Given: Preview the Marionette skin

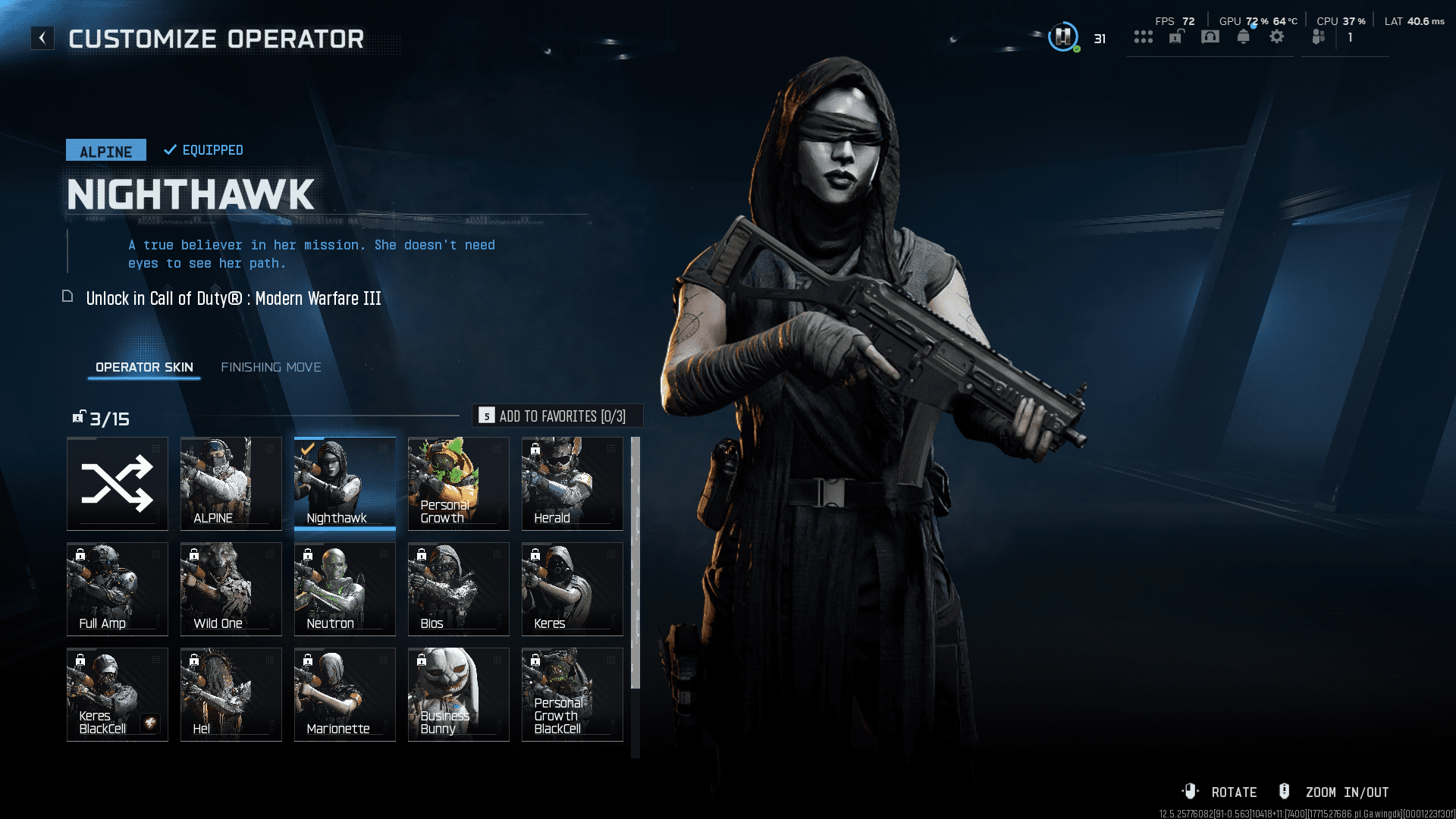Looking at the screenshot, I should coord(345,695).
